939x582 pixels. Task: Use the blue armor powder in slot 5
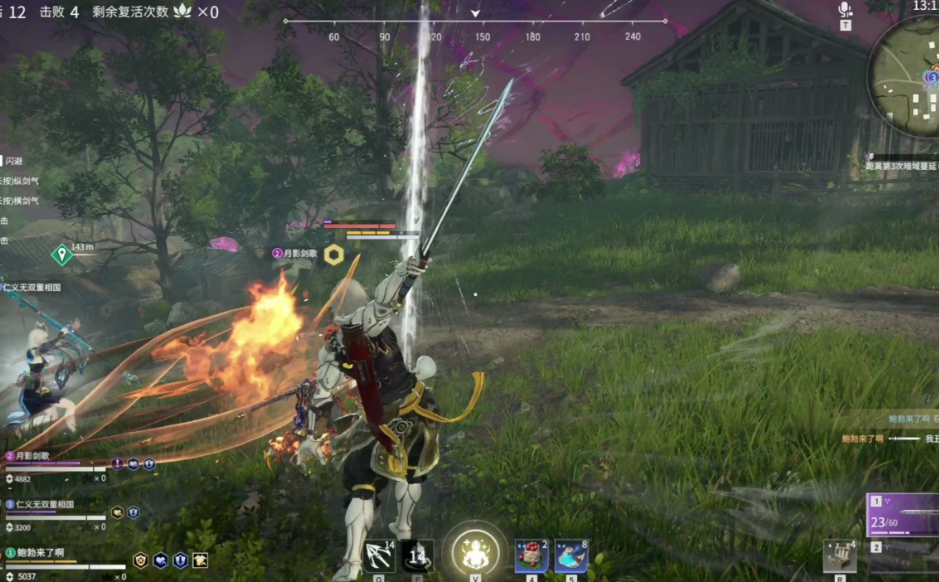[571, 555]
